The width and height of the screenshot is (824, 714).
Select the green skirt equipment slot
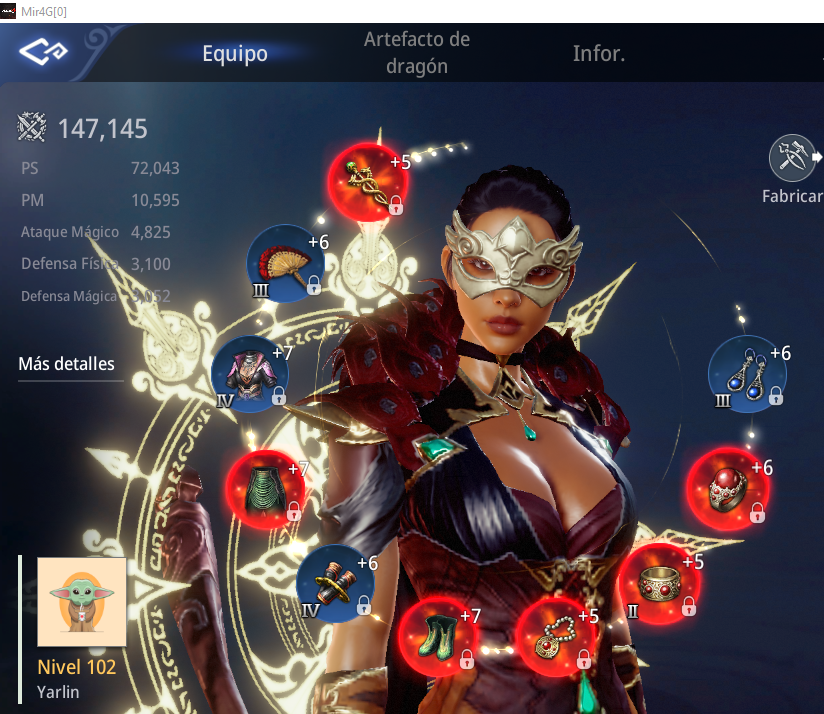(262, 489)
